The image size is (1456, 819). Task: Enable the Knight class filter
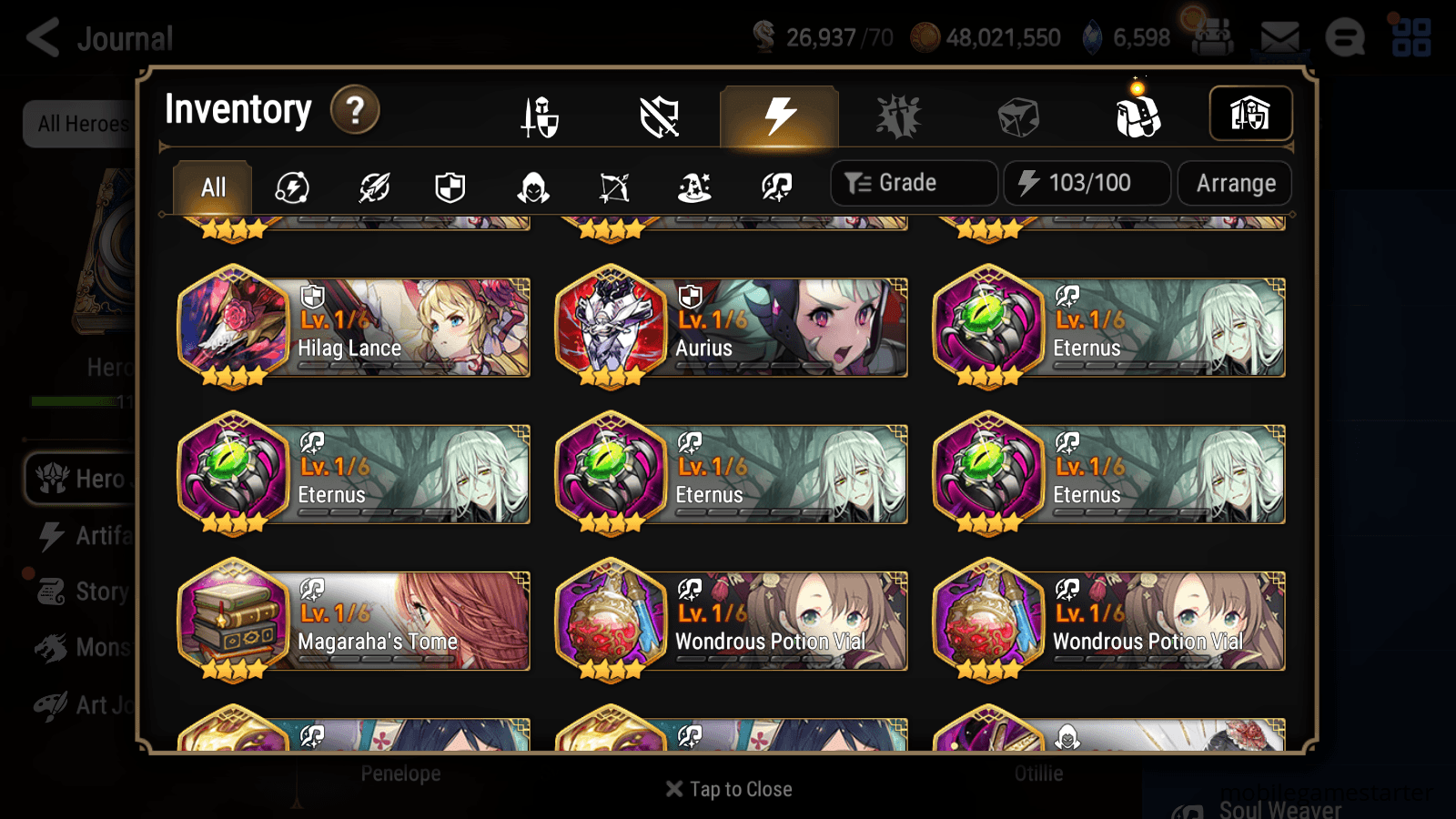[x=450, y=187]
